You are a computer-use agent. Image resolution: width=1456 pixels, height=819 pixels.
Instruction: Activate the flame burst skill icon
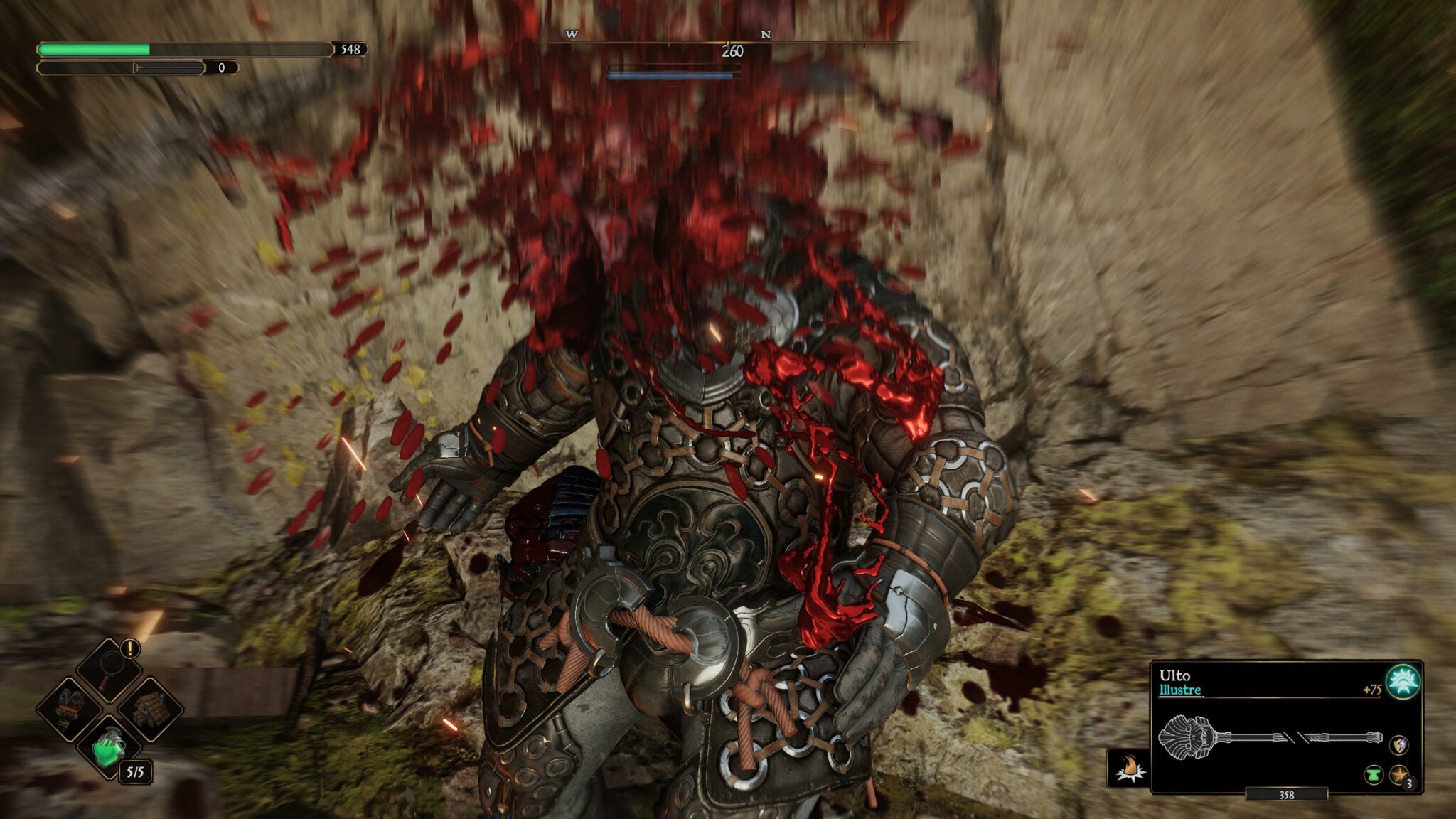(x=1129, y=769)
